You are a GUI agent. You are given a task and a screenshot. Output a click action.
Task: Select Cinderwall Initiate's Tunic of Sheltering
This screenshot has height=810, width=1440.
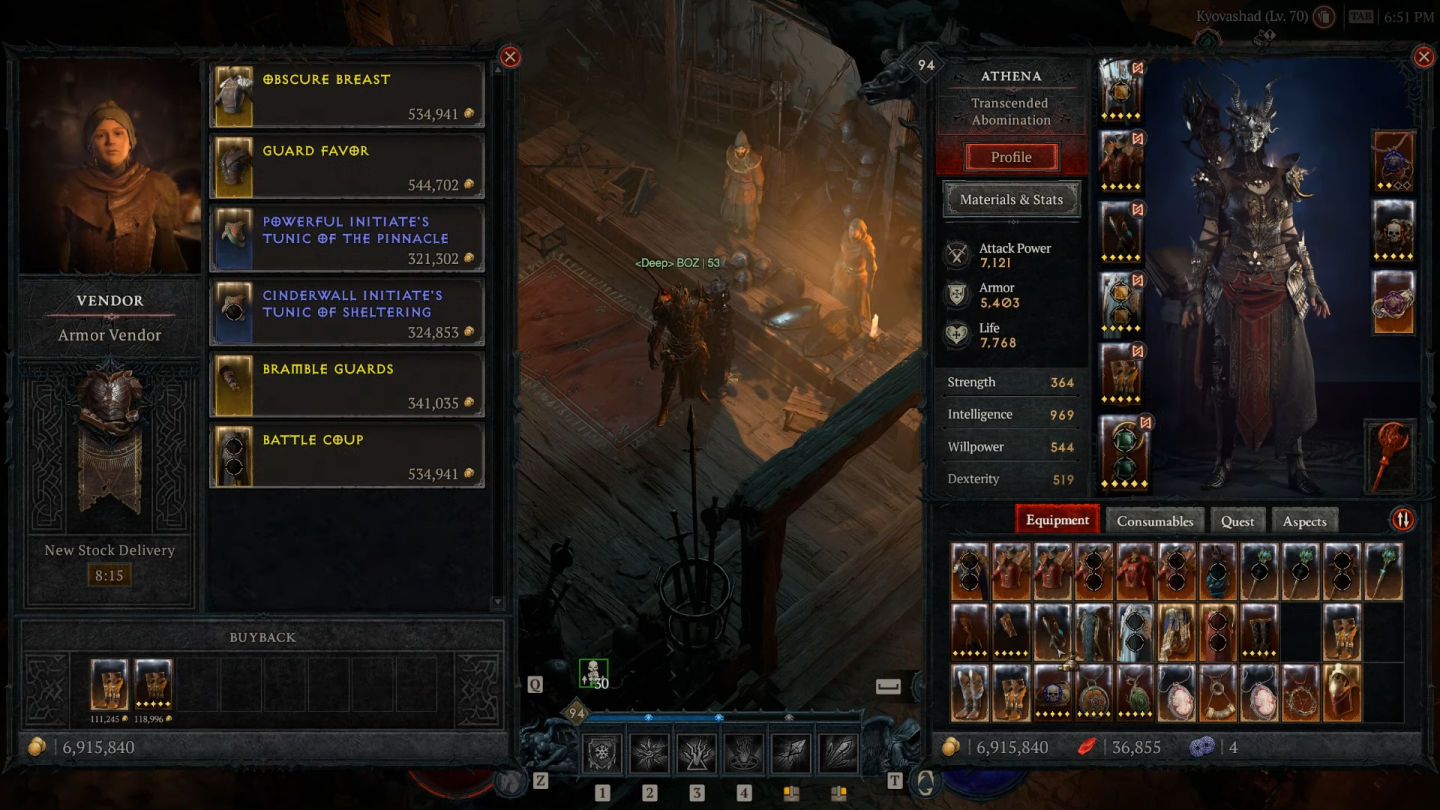pos(346,312)
